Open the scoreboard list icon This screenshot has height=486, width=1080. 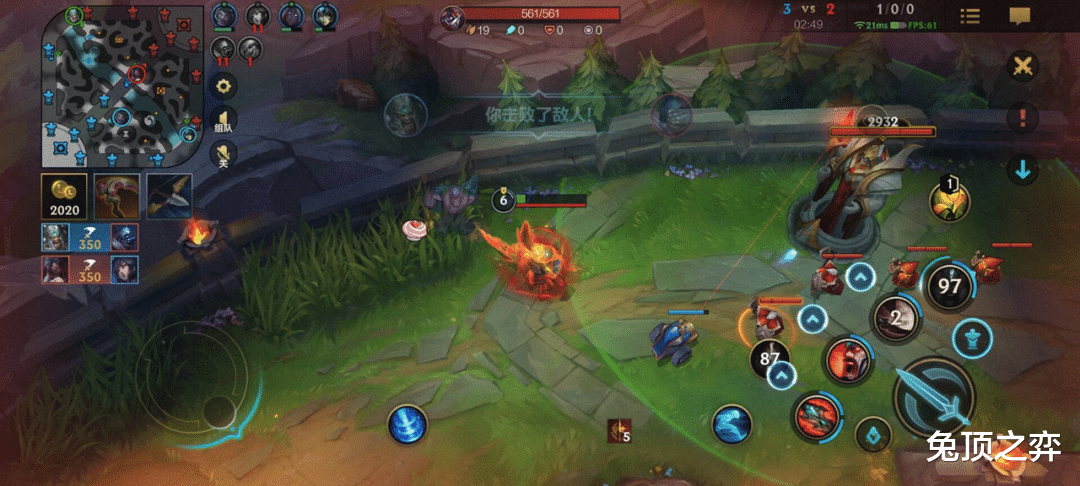[x=970, y=16]
